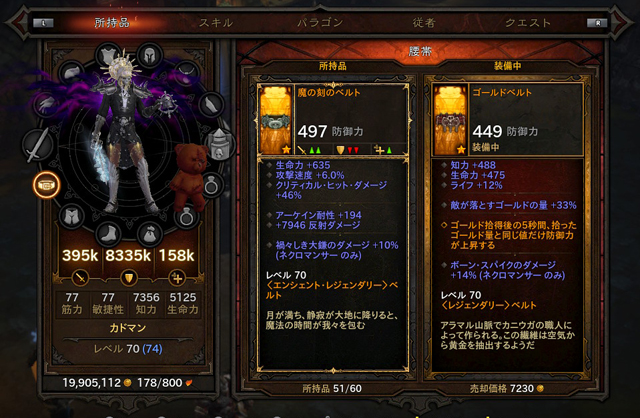Viewport: 640px width, 418px height.
Task: Select the 従者 tab
Action: point(421,20)
